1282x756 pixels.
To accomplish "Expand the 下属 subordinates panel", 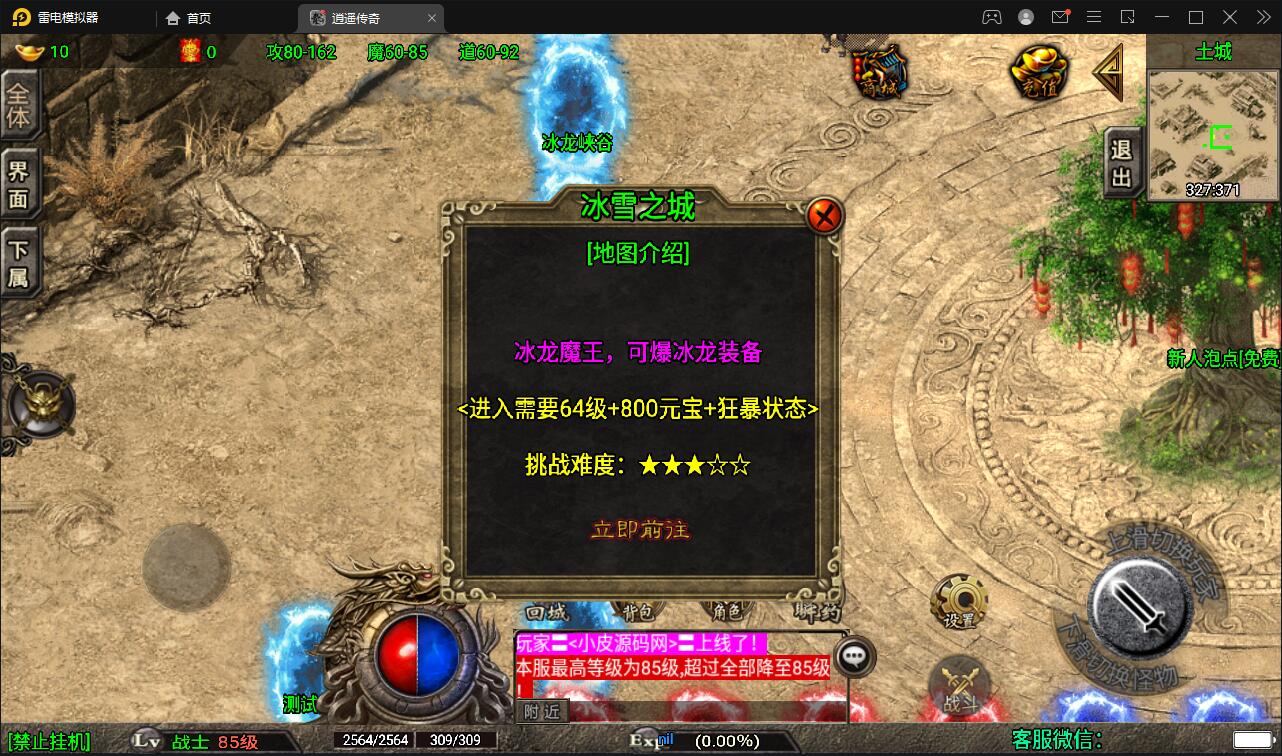I will (x=22, y=258).
